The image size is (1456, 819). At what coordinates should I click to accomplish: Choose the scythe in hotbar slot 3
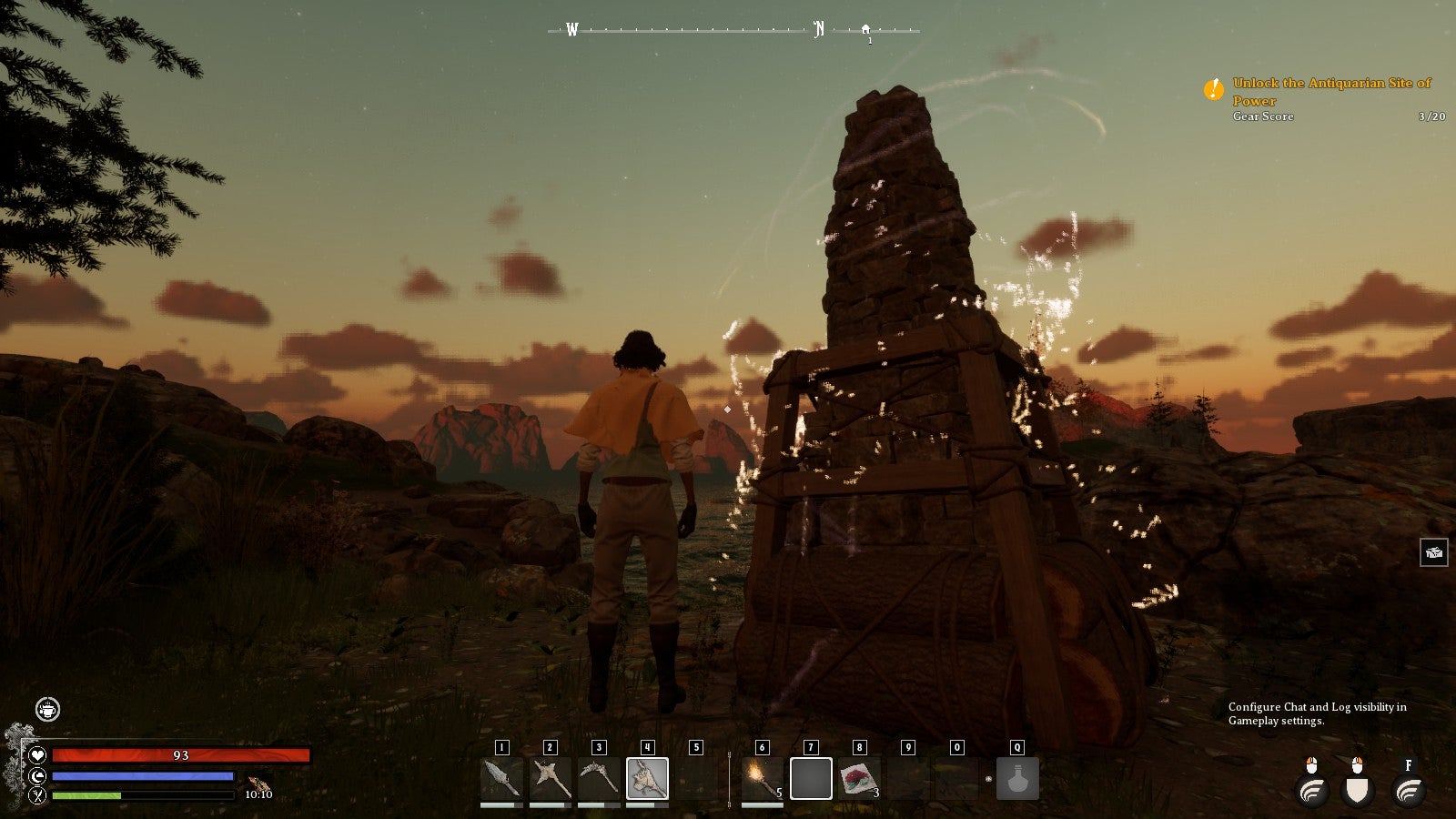599,778
